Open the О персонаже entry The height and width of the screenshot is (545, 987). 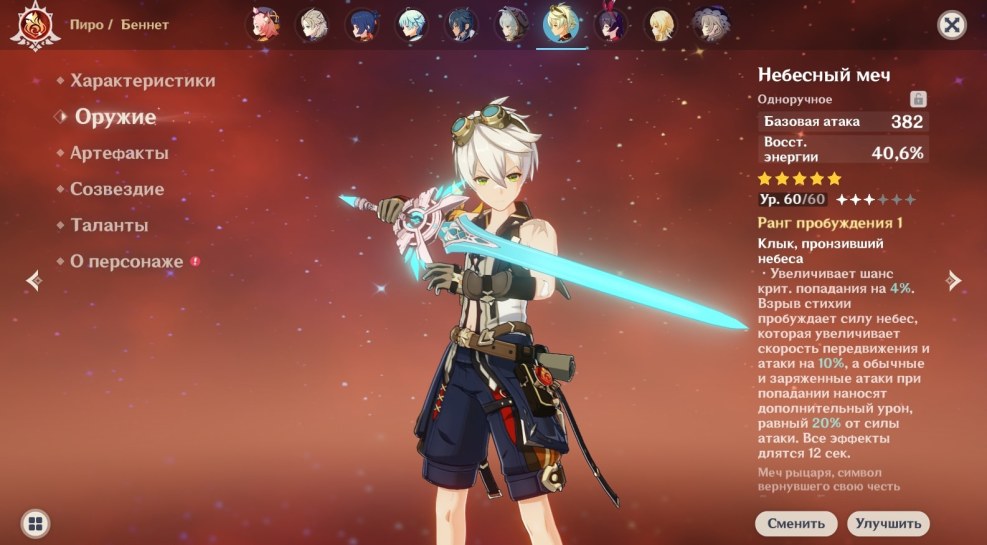[x=126, y=262]
